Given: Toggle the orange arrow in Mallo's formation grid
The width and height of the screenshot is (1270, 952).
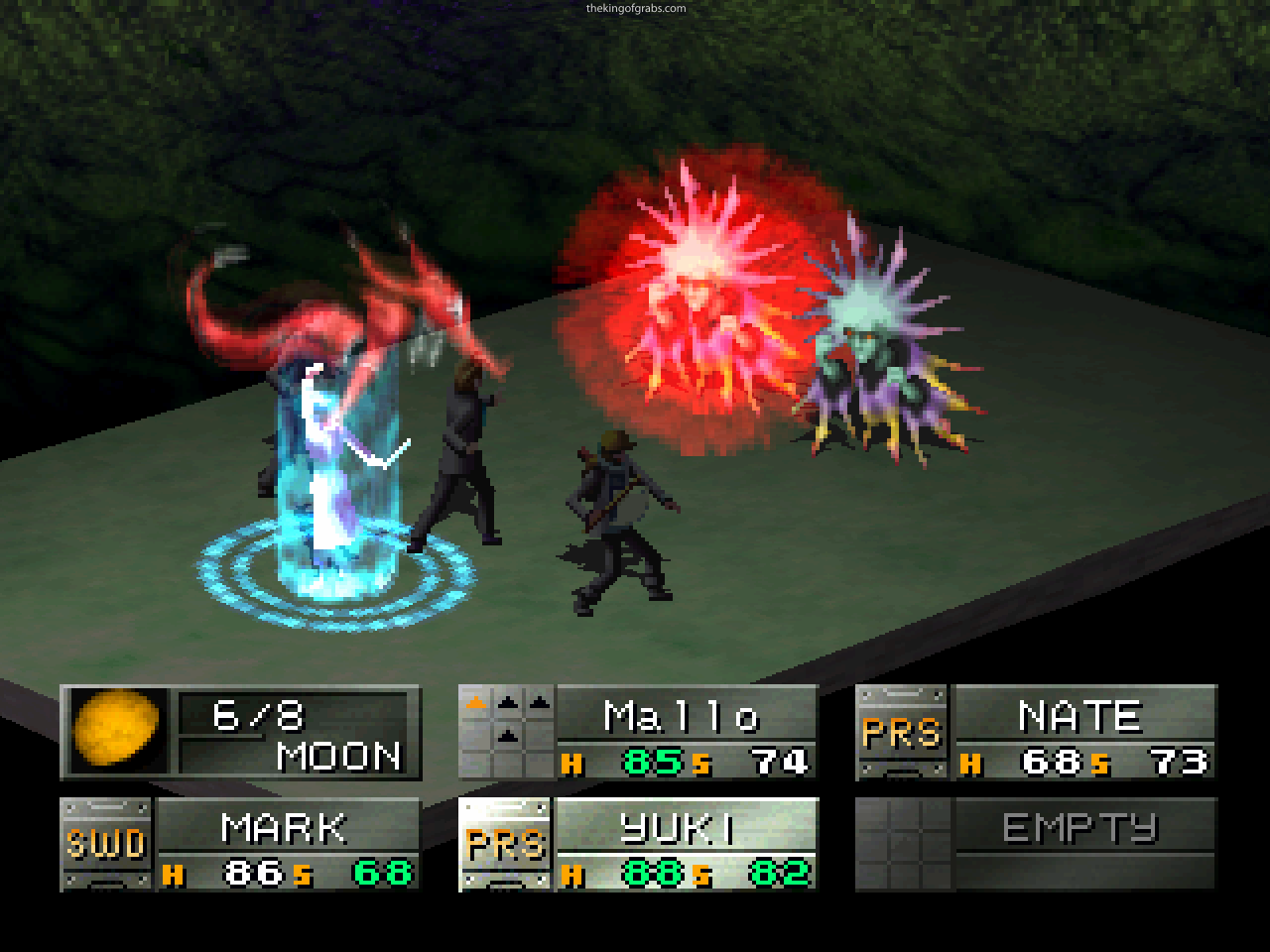Looking at the screenshot, I should click(475, 701).
